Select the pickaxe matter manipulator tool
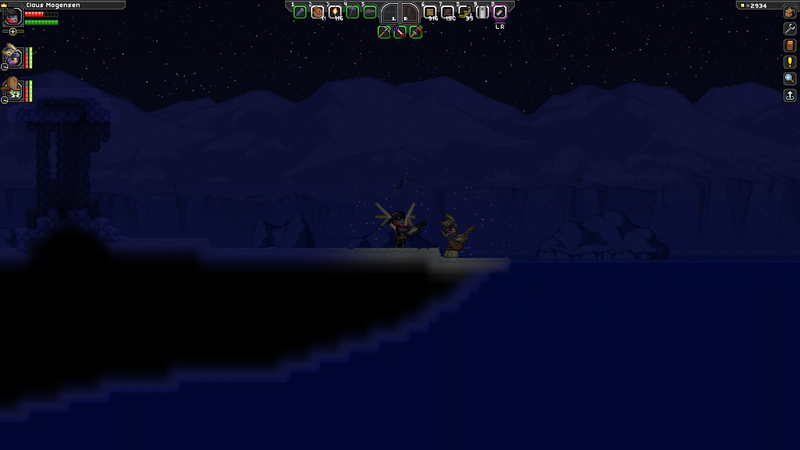The width and height of the screenshot is (800, 450). 383,32
